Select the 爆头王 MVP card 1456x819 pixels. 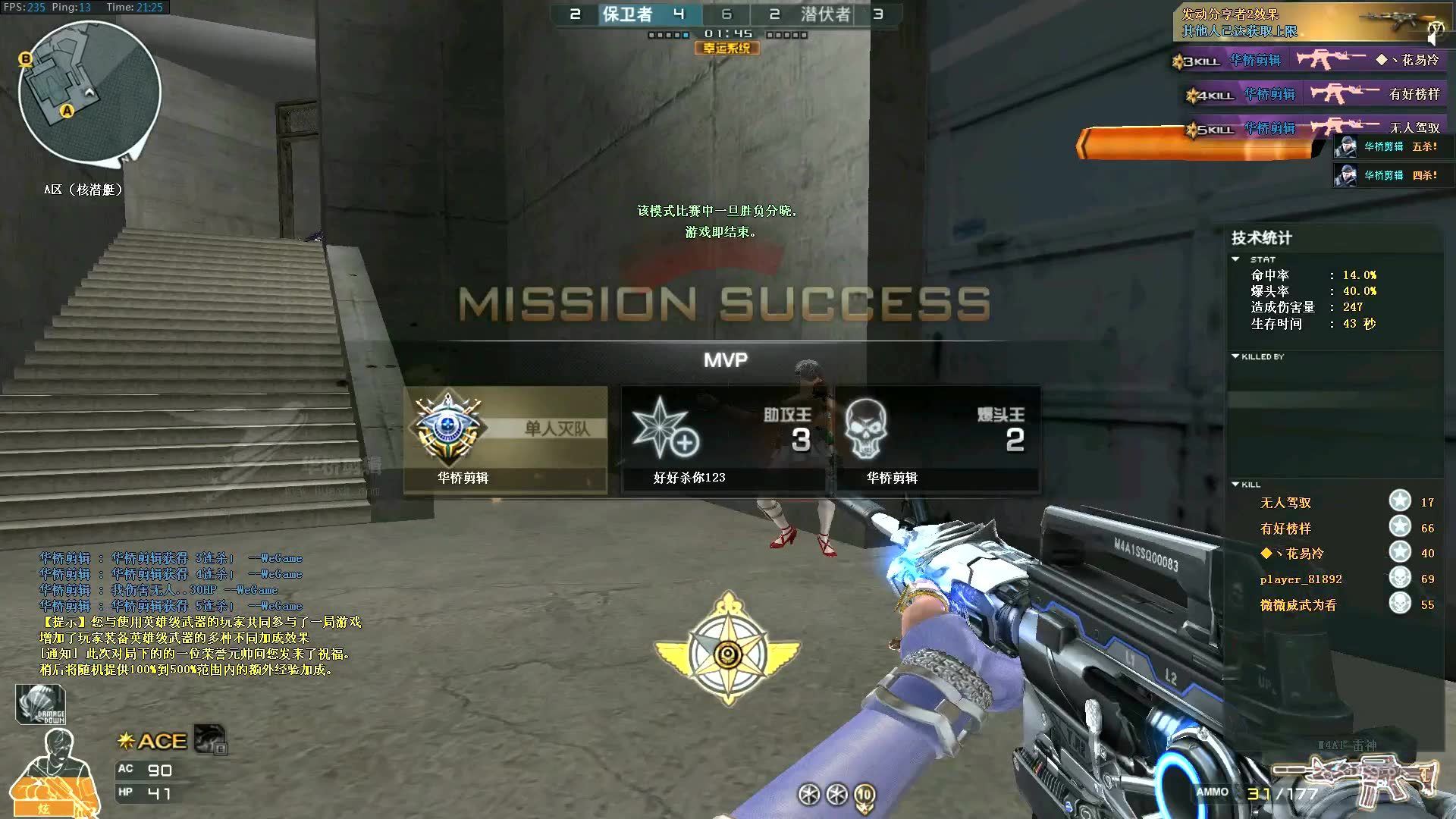(937, 440)
